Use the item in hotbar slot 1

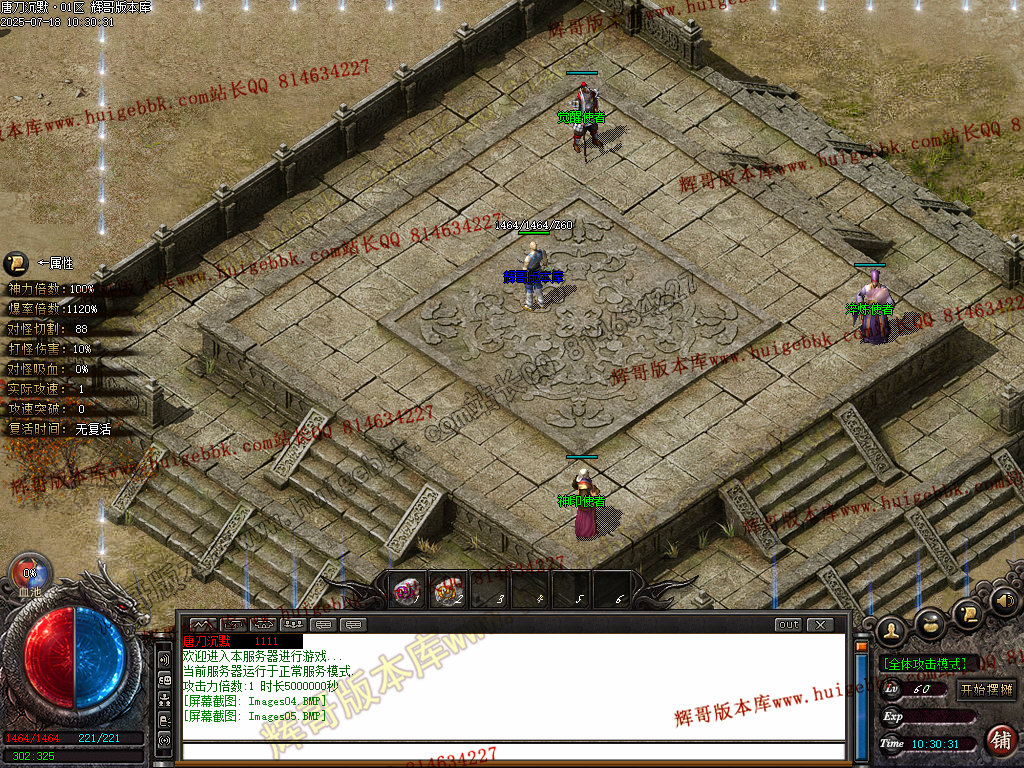point(407,591)
